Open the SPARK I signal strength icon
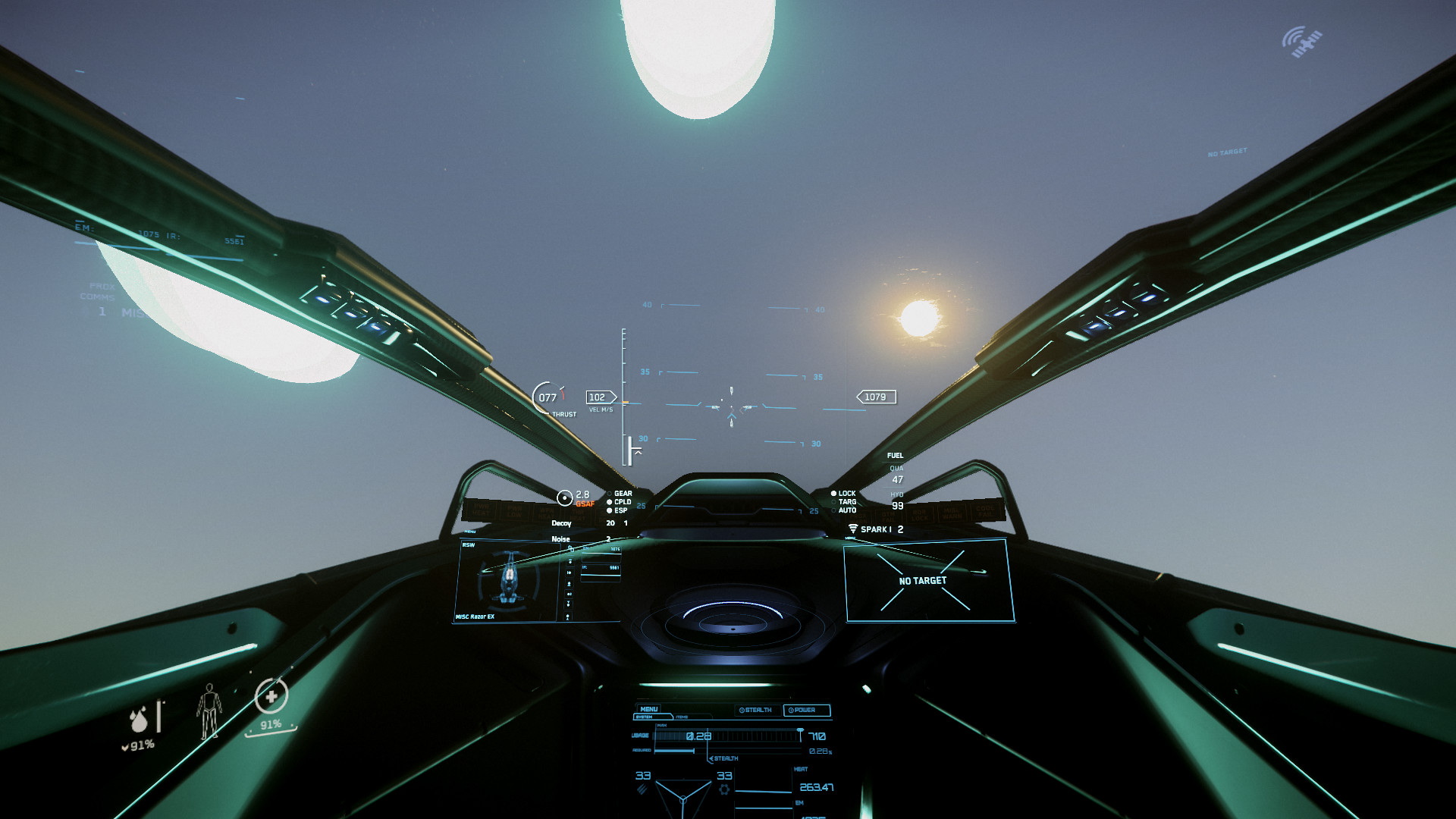Viewport: 1456px width, 819px height. pyautogui.click(x=854, y=528)
